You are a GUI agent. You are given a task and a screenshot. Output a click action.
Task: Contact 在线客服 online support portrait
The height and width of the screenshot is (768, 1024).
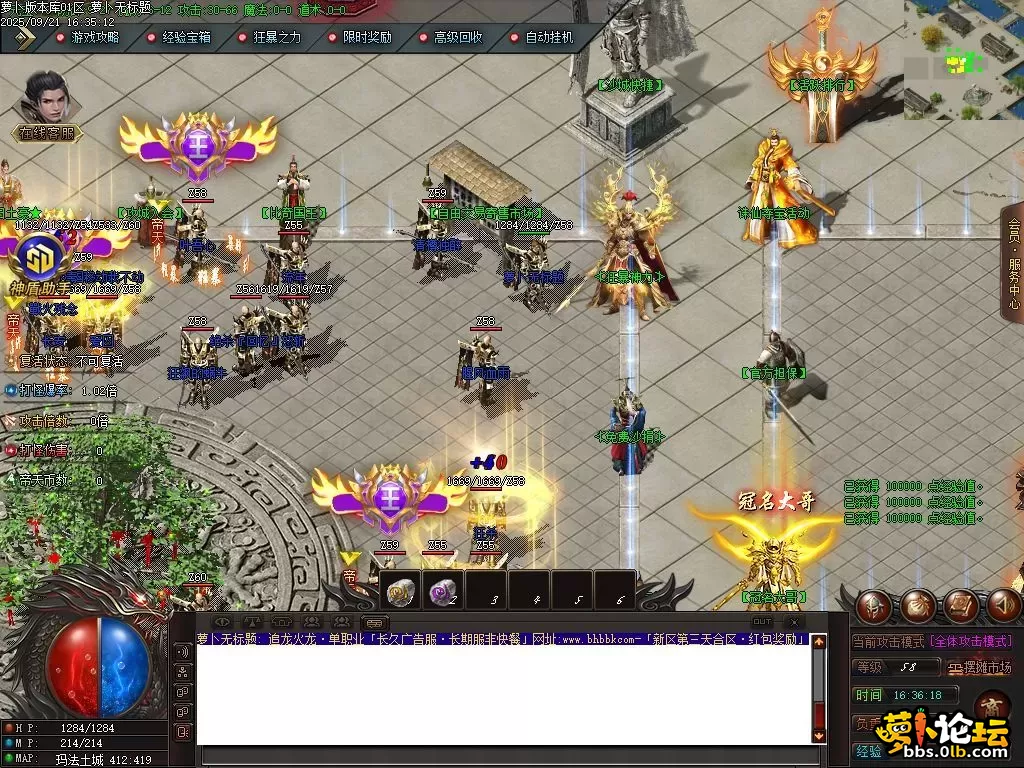pyautogui.click(x=46, y=100)
